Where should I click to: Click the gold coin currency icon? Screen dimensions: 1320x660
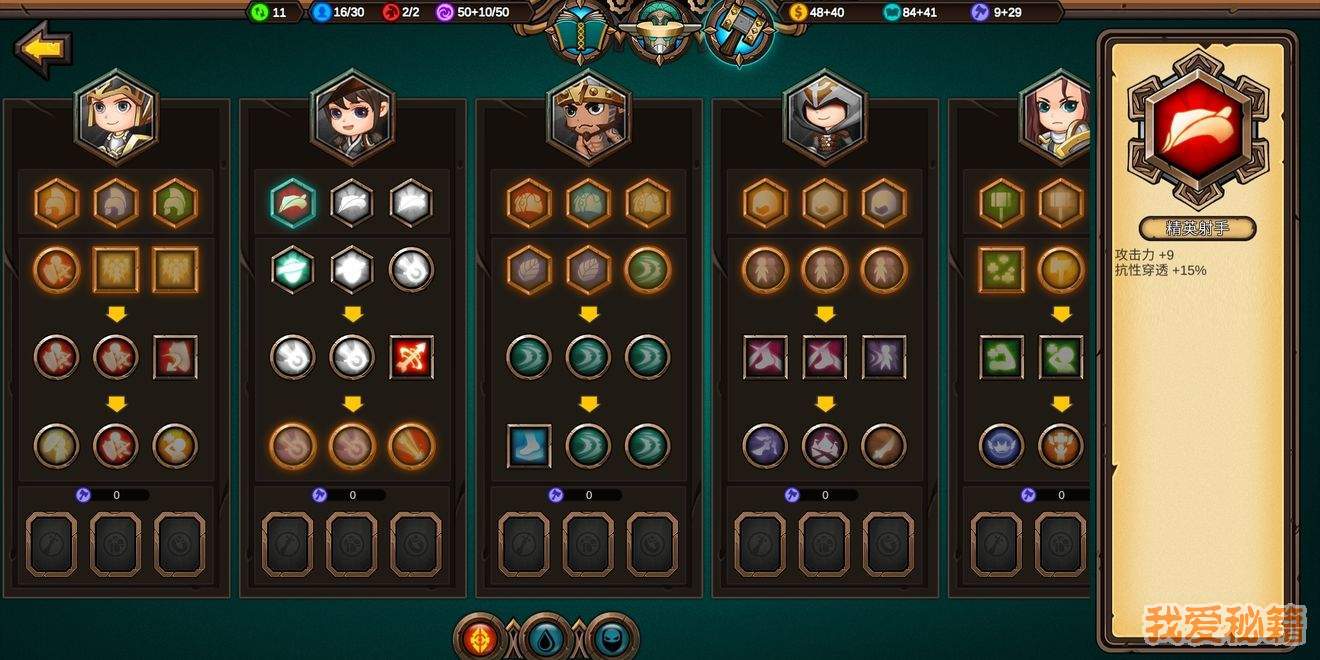click(797, 12)
